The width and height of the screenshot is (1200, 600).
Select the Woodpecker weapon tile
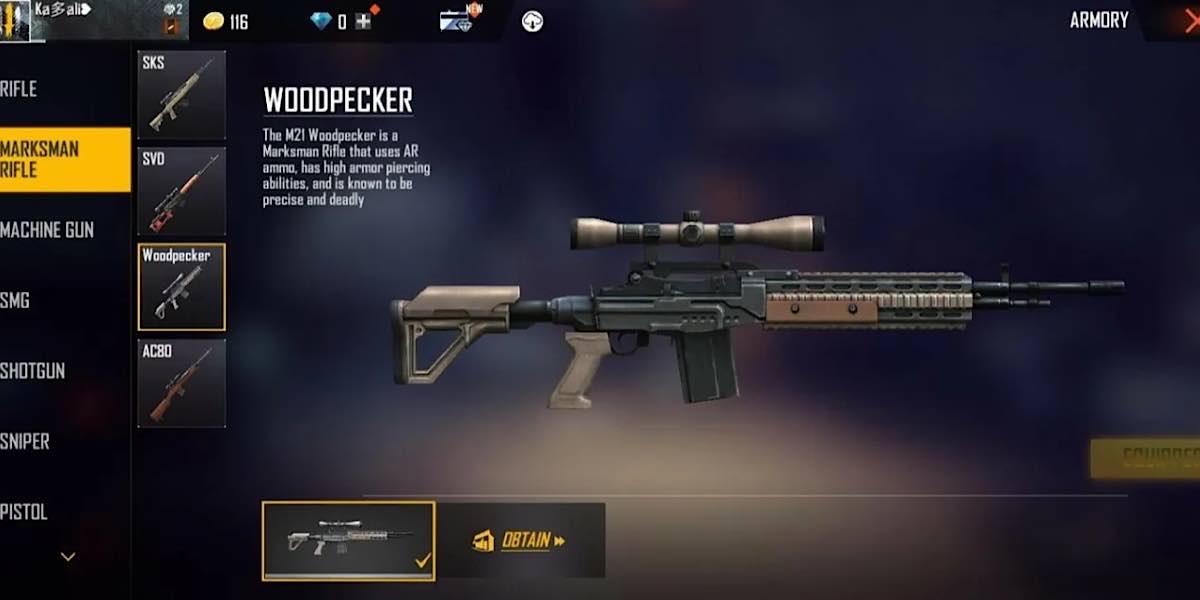(181, 287)
